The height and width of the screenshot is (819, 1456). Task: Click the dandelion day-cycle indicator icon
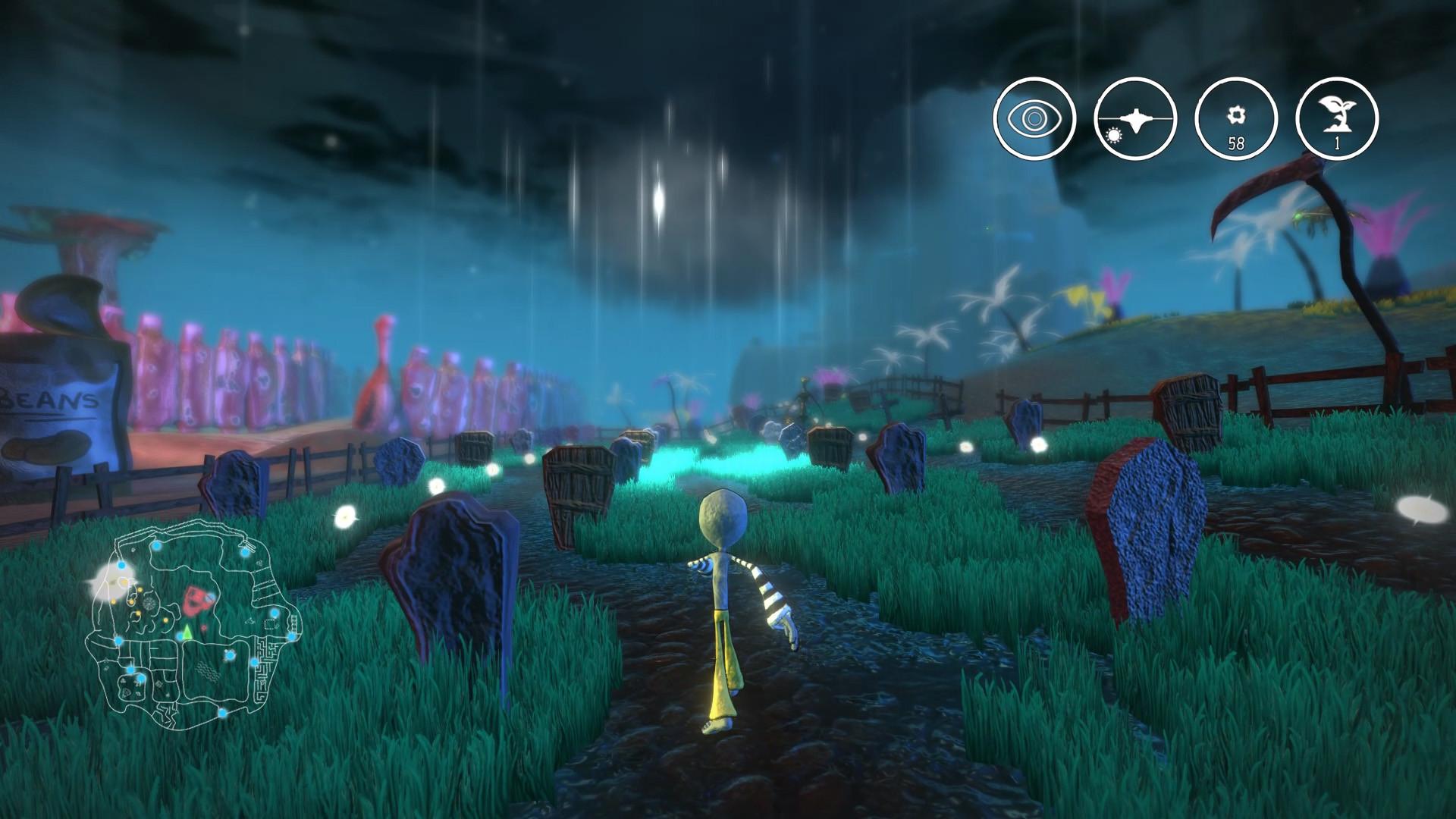point(1136,119)
